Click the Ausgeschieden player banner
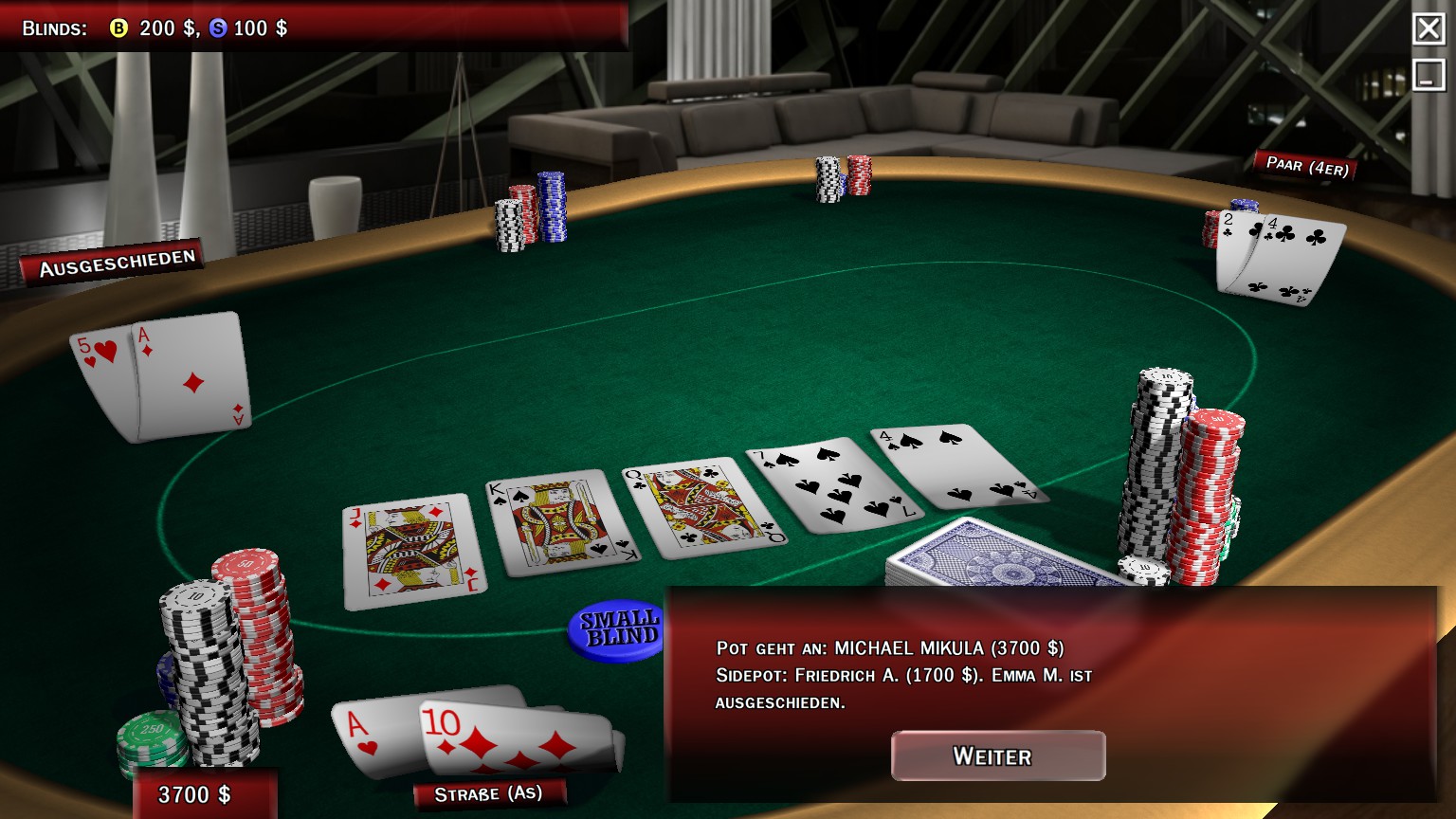The height and width of the screenshot is (819, 1456). [116, 255]
